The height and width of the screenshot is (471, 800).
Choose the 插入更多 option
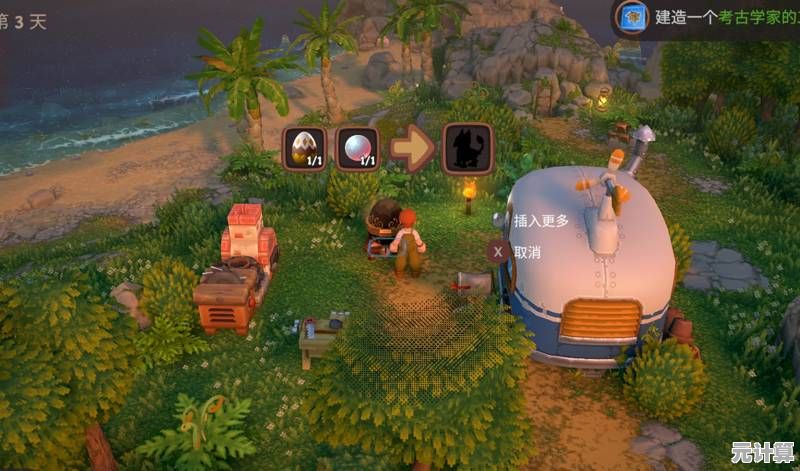[x=540, y=221]
